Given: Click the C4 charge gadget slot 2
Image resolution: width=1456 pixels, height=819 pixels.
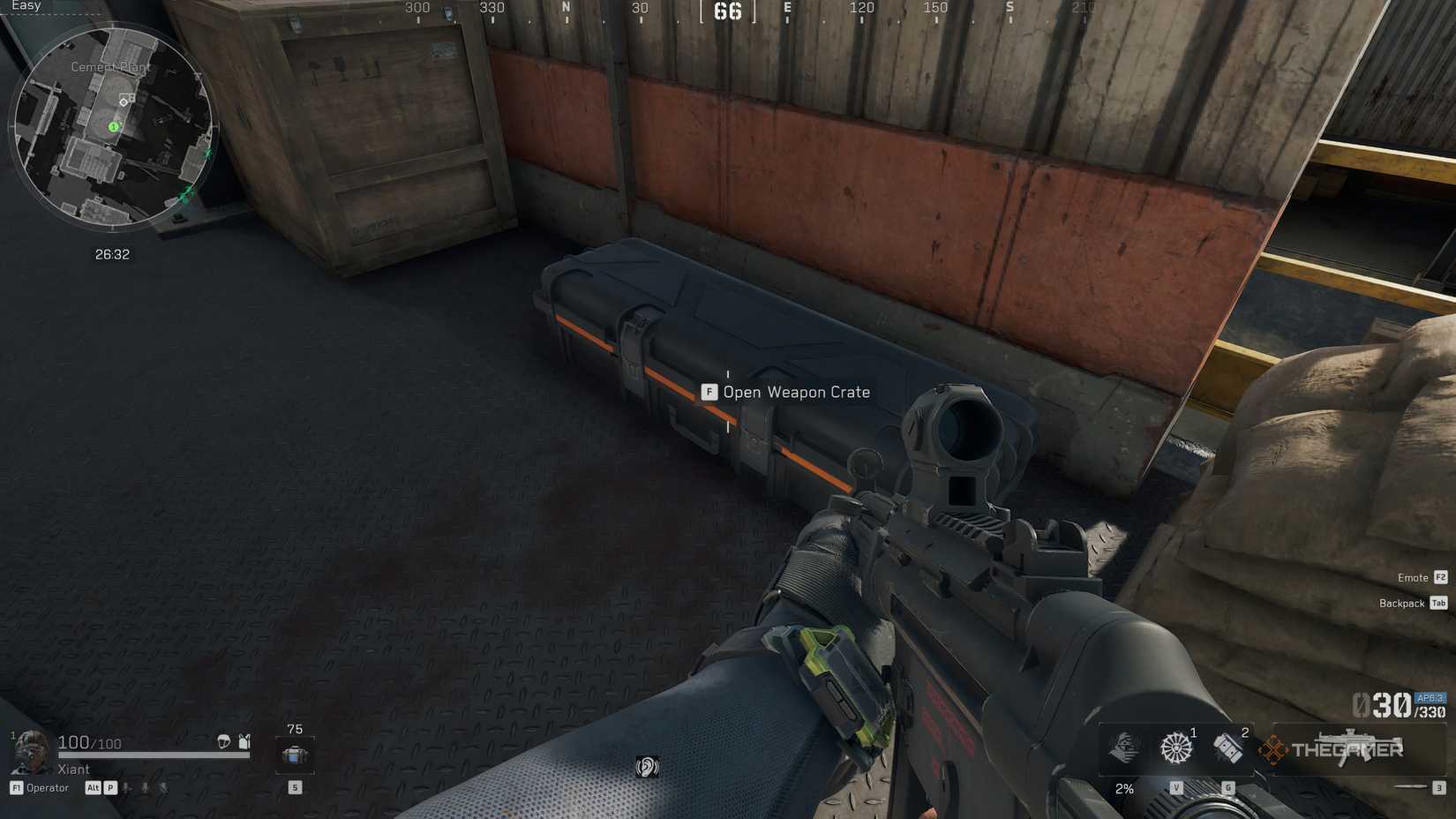Looking at the screenshot, I should 1228,748.
